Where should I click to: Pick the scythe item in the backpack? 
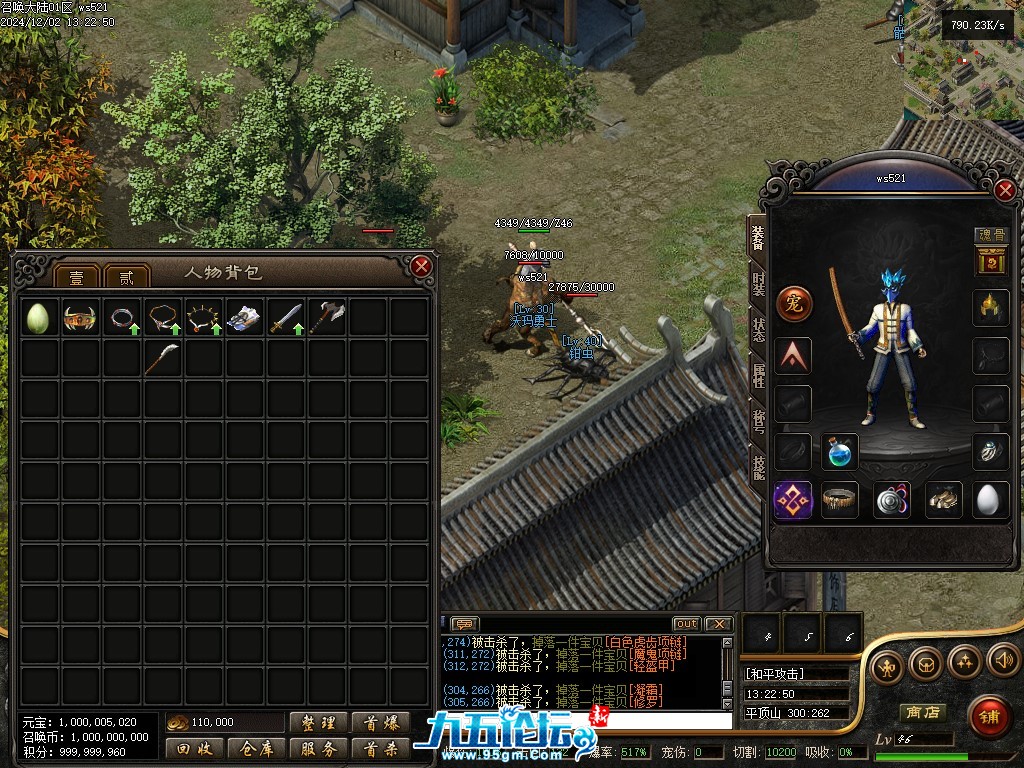pyautogui.click(x=162, y=358)
